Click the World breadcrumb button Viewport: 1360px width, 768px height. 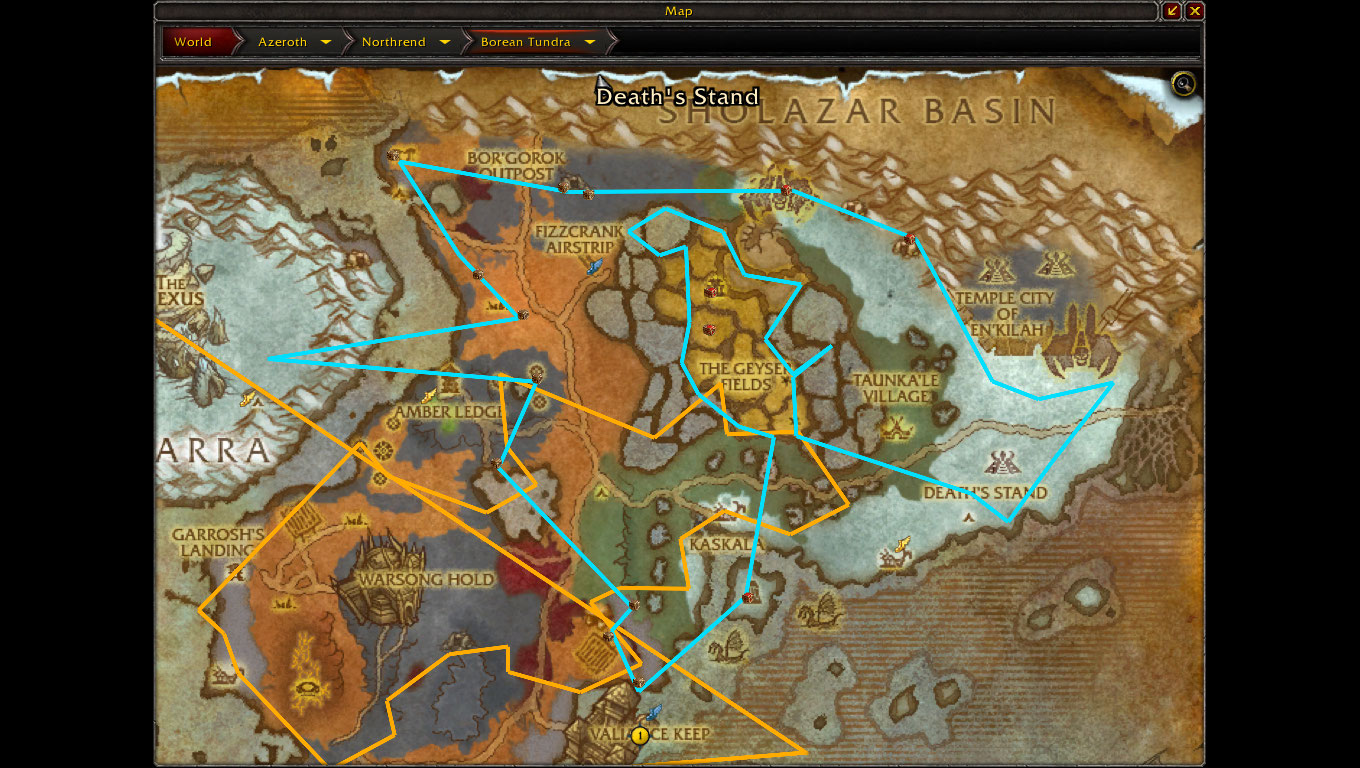coord(193,42)
